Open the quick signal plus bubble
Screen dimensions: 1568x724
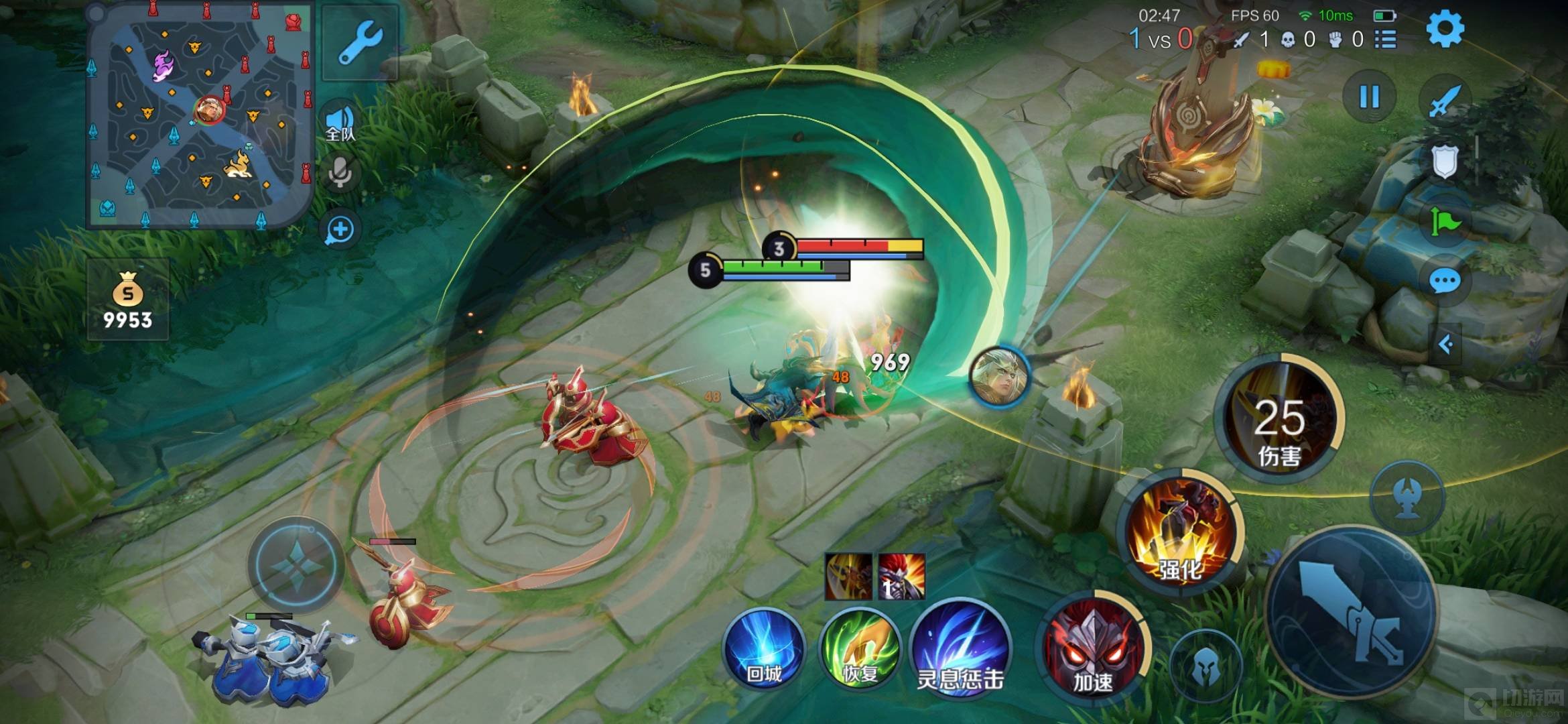click(340, 230)
